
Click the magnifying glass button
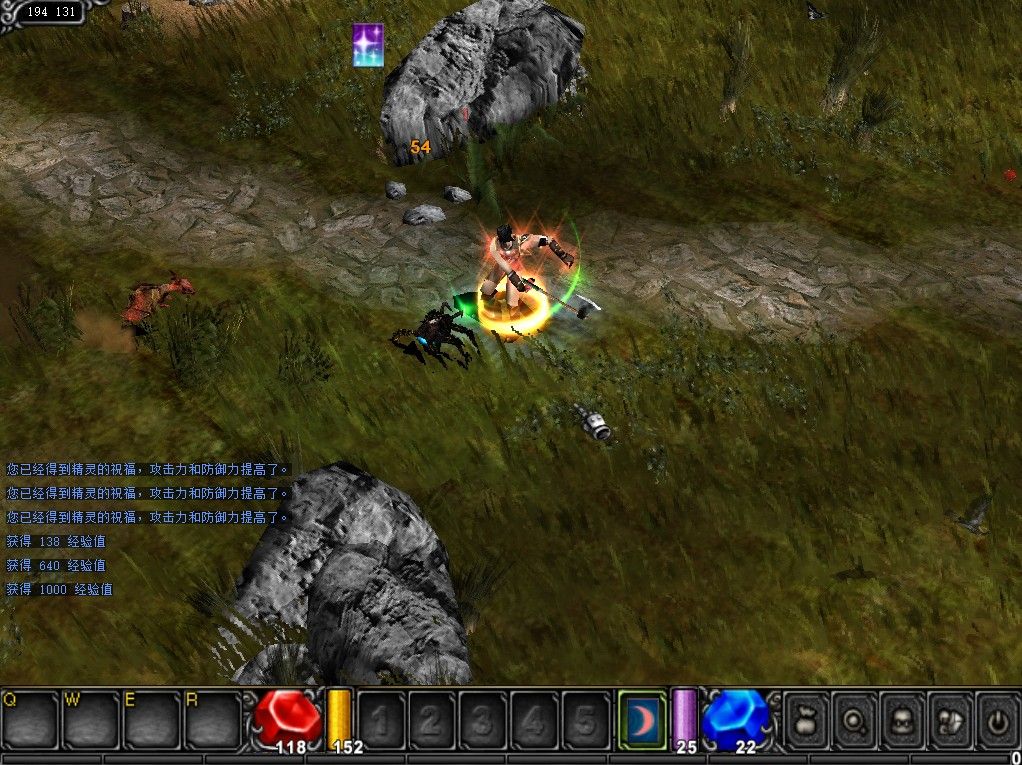coord(855,719)
